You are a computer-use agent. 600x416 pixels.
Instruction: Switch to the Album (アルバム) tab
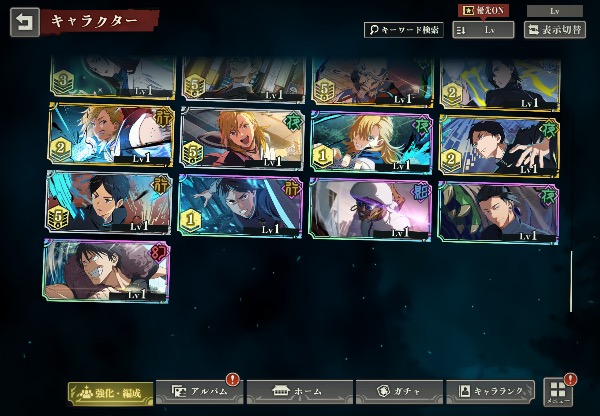(x=202, y=392)
